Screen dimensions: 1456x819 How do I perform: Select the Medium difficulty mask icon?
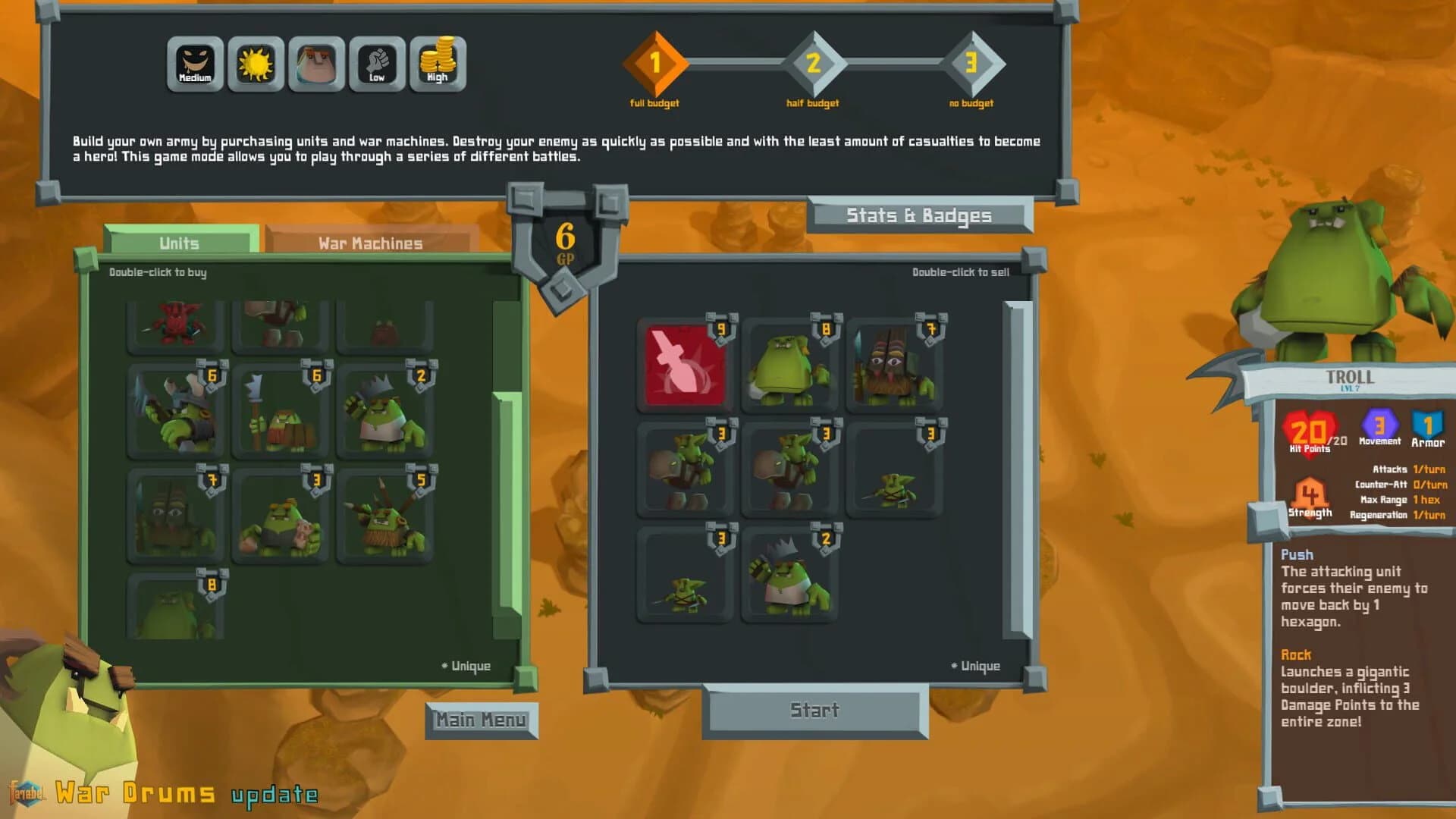click(x=194, y=64)
